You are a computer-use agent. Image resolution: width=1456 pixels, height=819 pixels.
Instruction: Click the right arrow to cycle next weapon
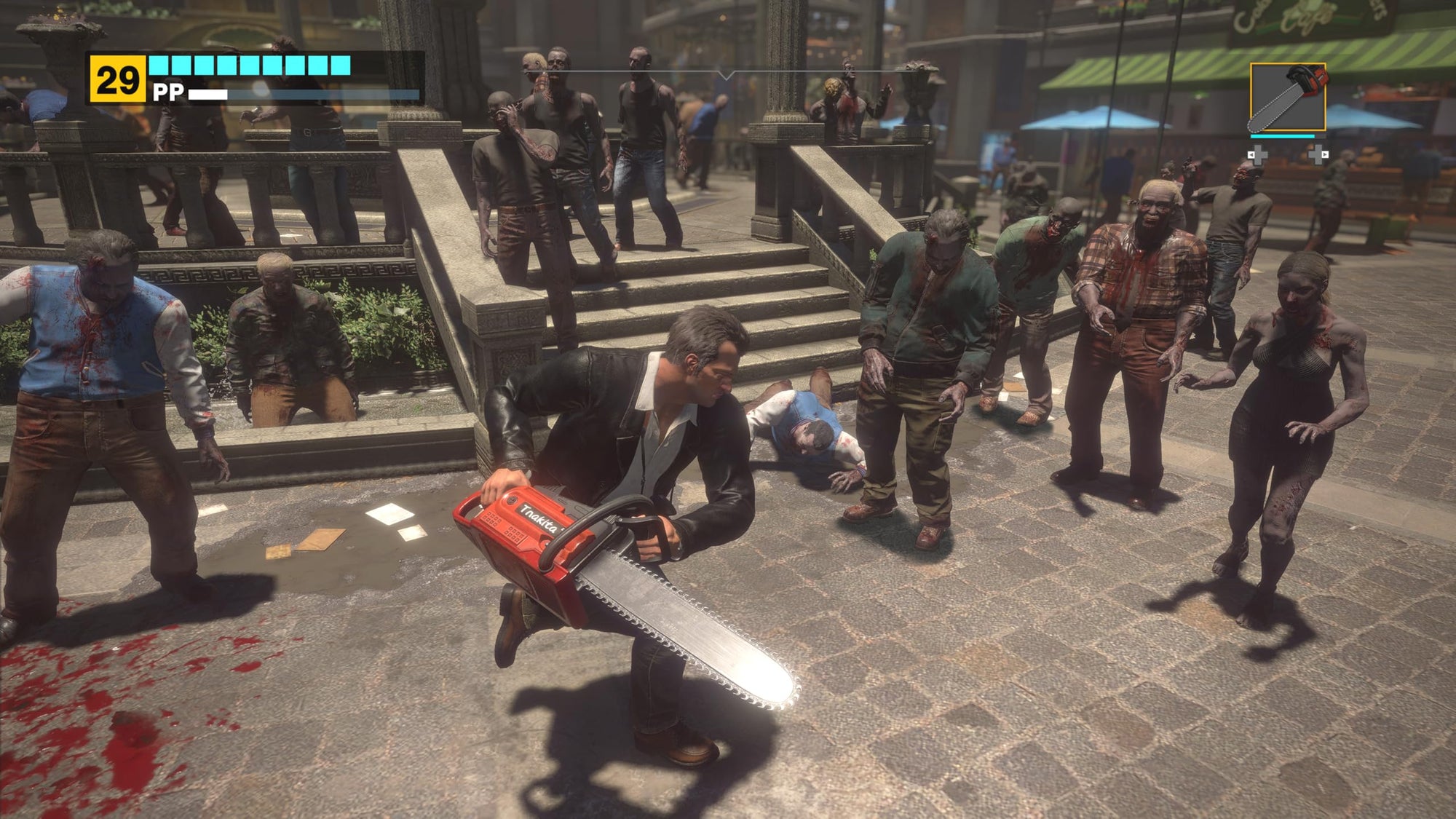[x=1324, y=155]
